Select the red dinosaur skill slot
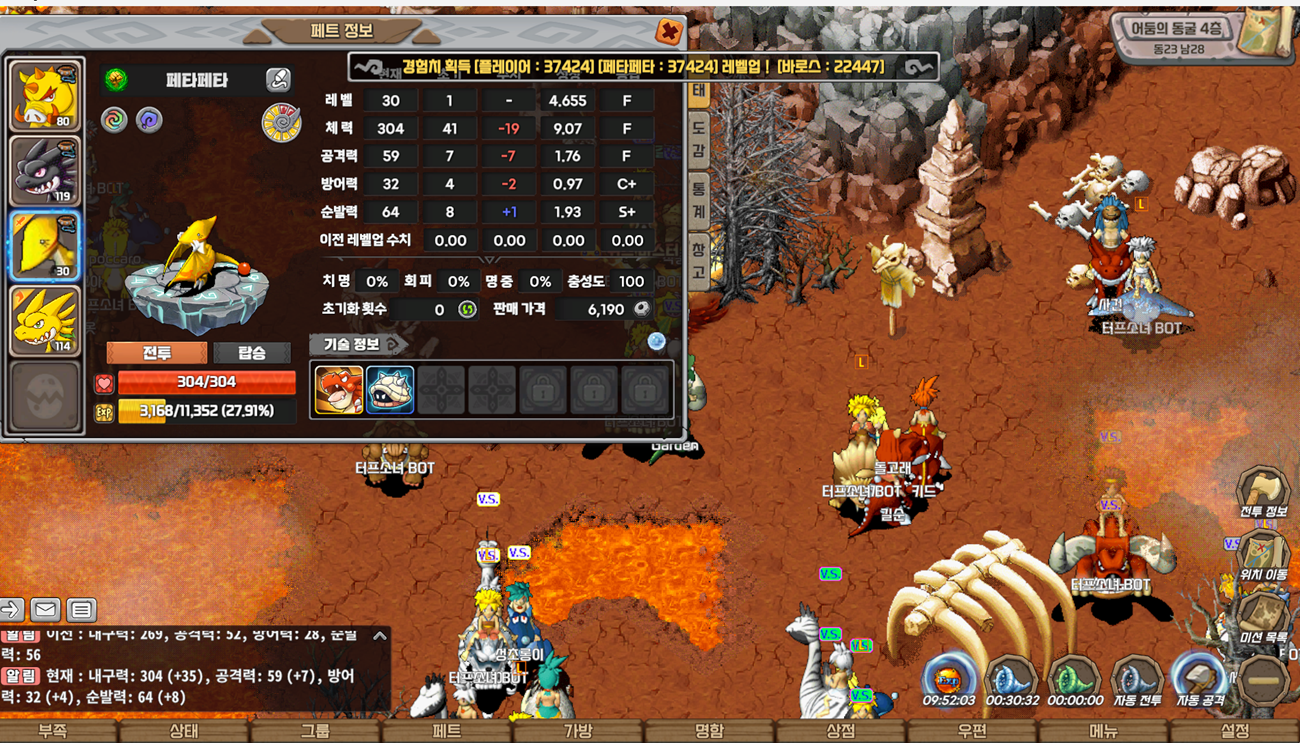1300x743 pixels. (x=338, y=389)
